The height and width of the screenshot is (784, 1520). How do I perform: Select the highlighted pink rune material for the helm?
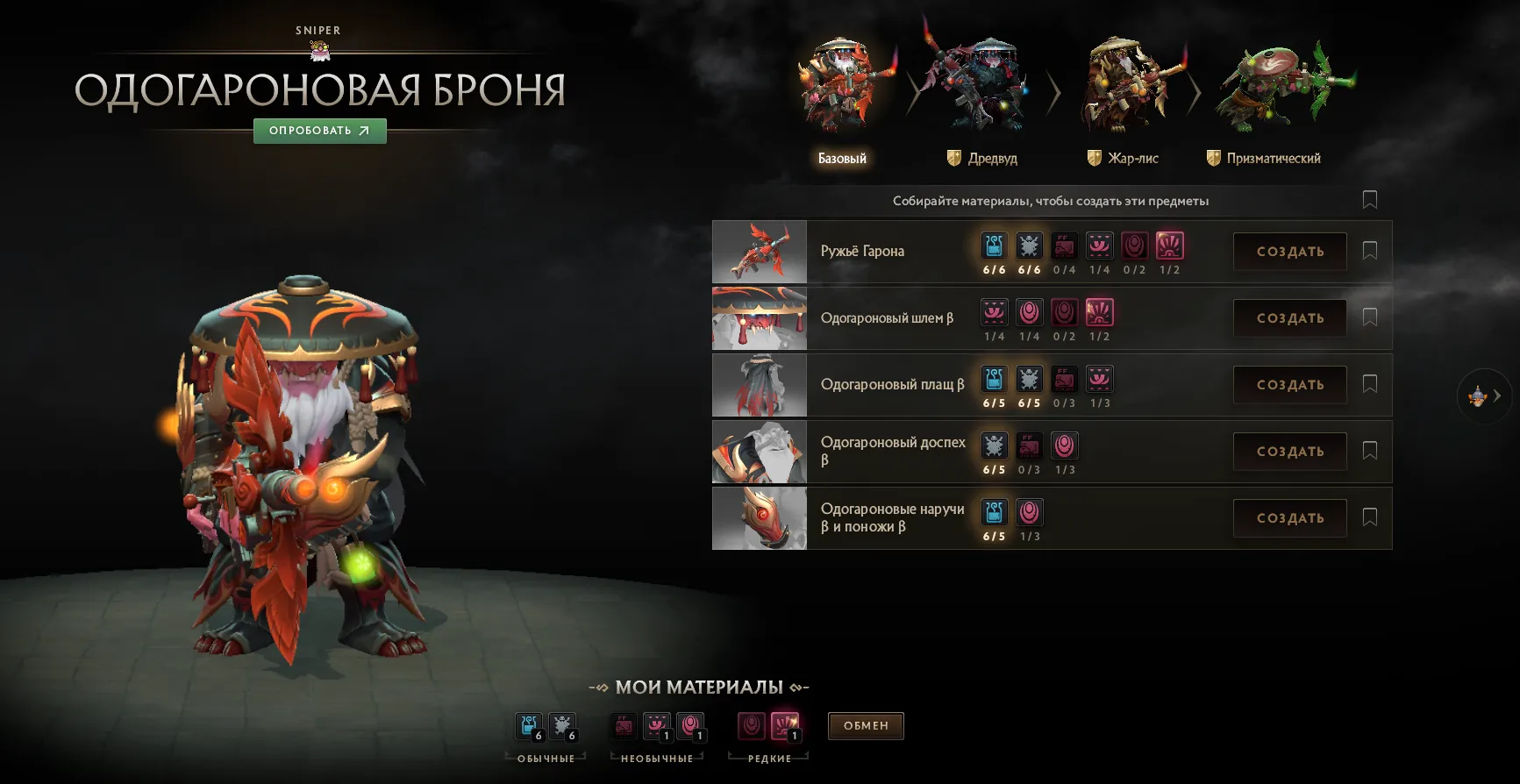click(x=1100, y=313)
